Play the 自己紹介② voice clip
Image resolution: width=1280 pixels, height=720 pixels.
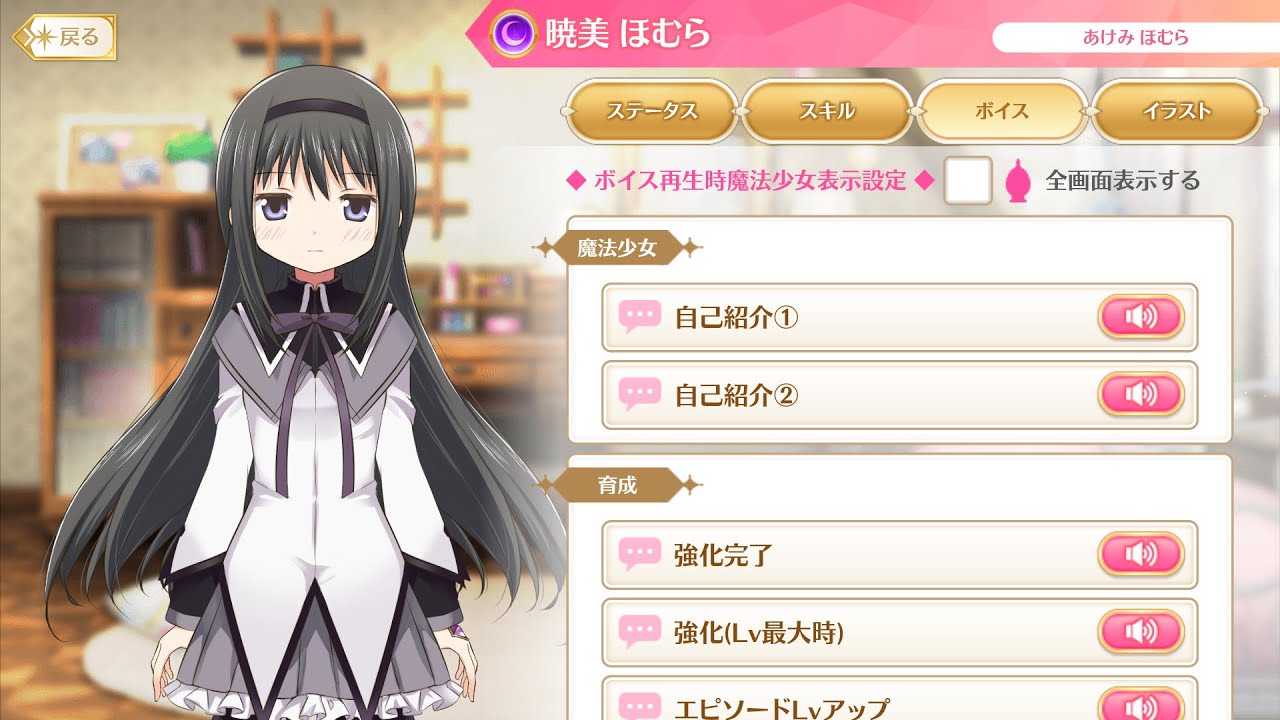1140,395
